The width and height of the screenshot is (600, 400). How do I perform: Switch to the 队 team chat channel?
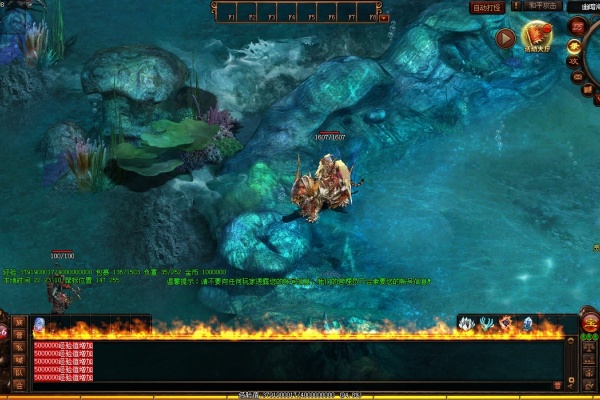[18, 372]
